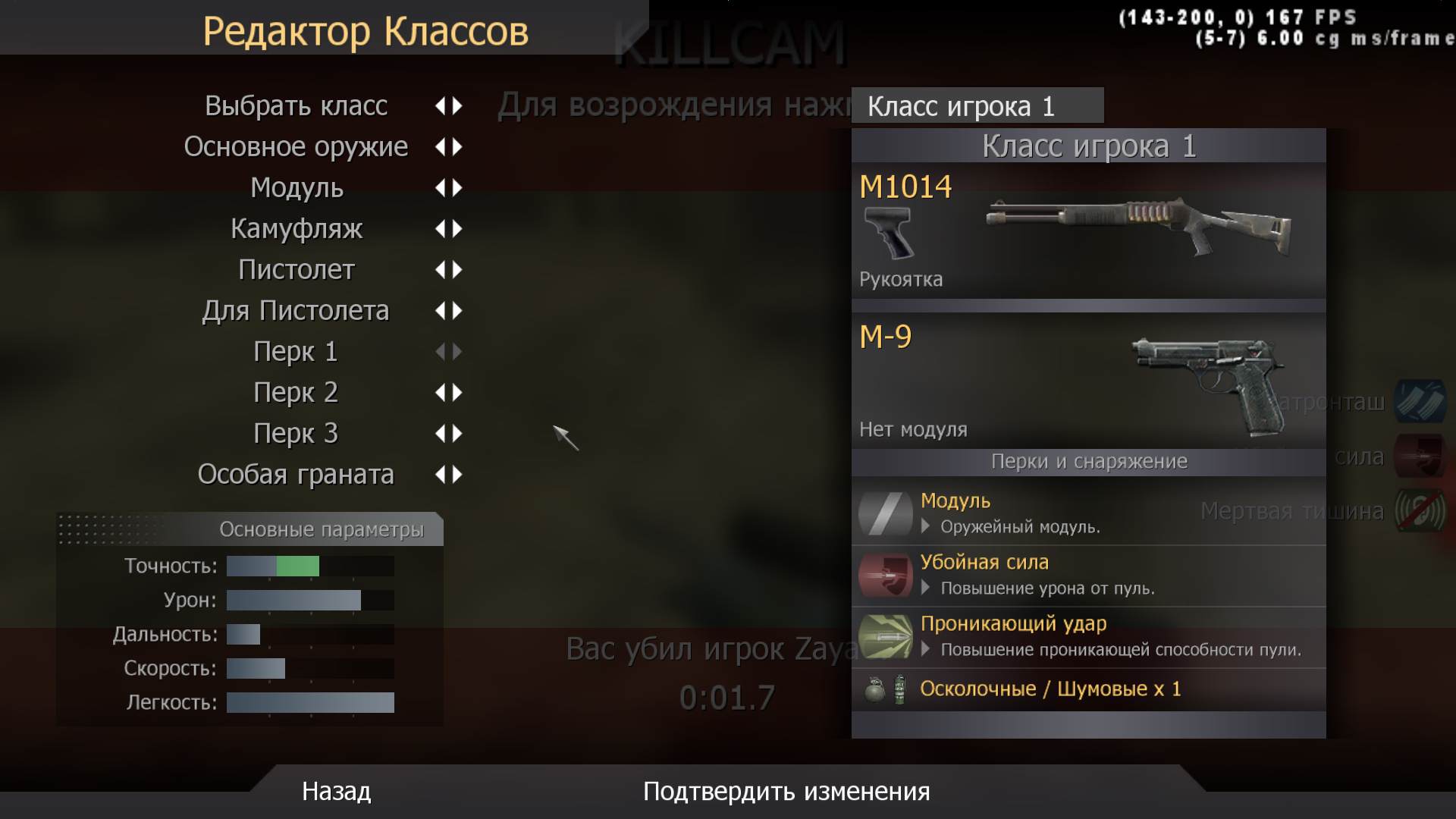Image resolution: width=1456 pixels, height=819 pixels.
Task: Click the "Пистолет" menu entry
Action: pos(297,270)
